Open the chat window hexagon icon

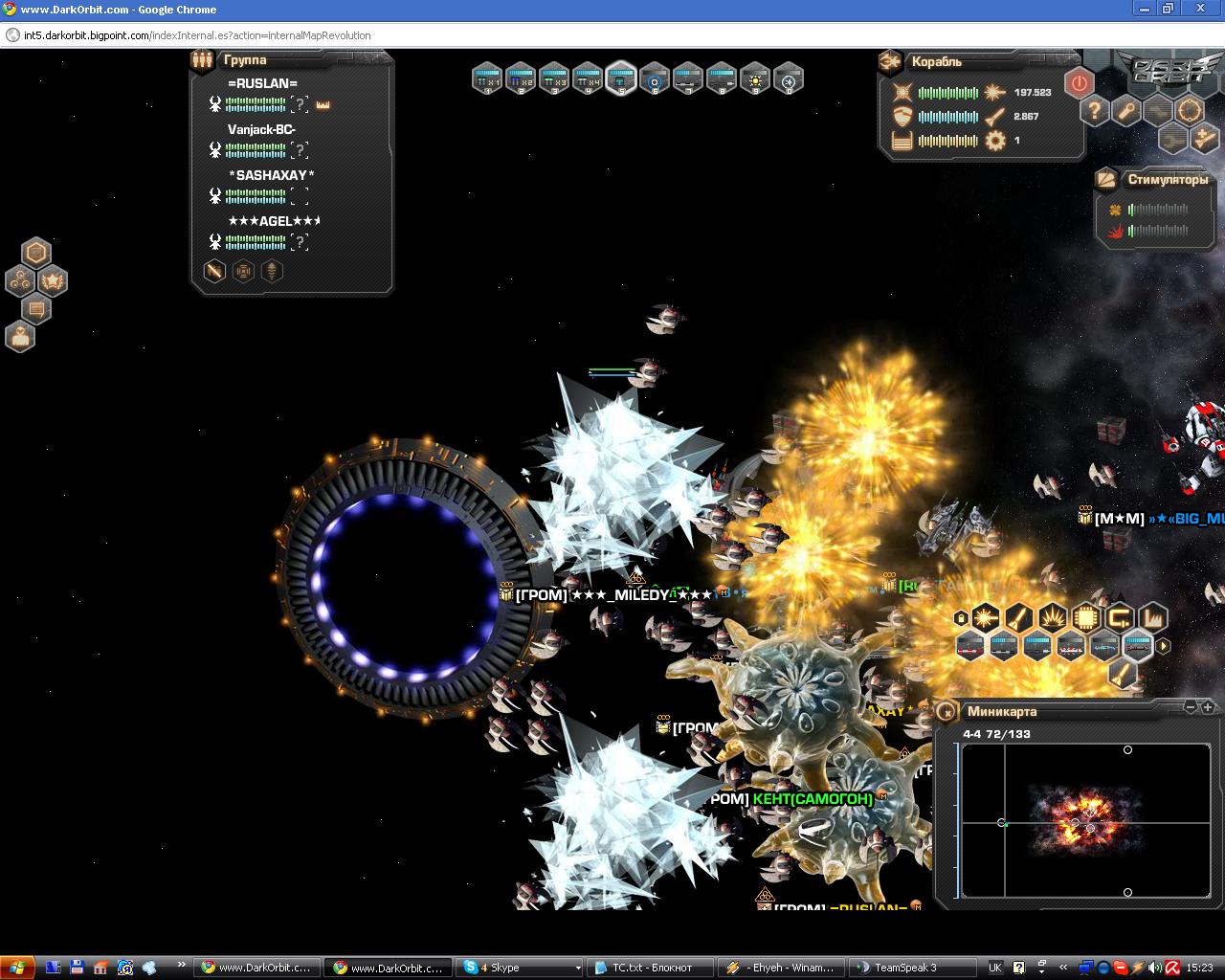click(36, 309)
